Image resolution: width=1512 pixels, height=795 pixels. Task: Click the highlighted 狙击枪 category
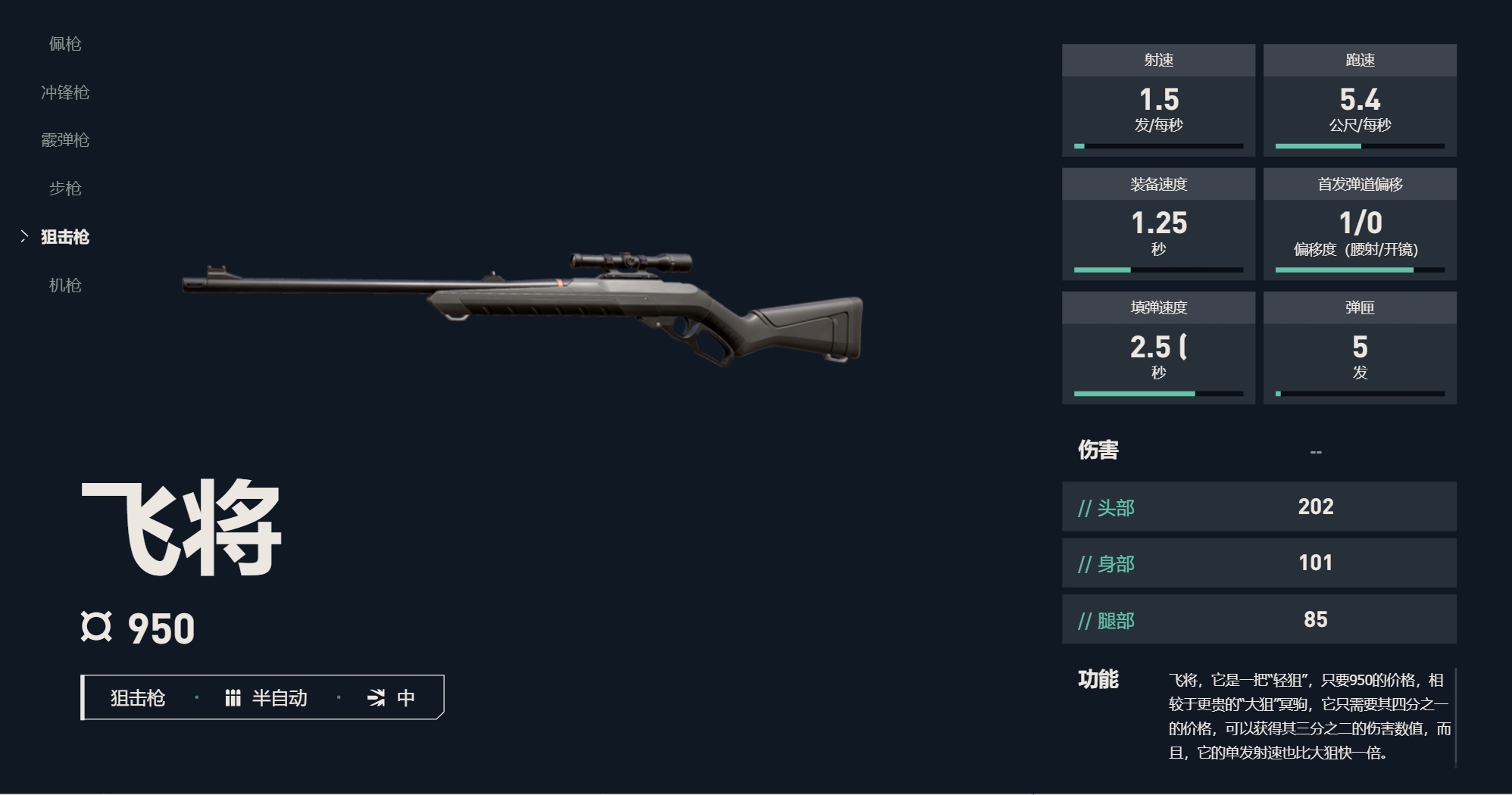pyautogui.click(x=65, y=237)
